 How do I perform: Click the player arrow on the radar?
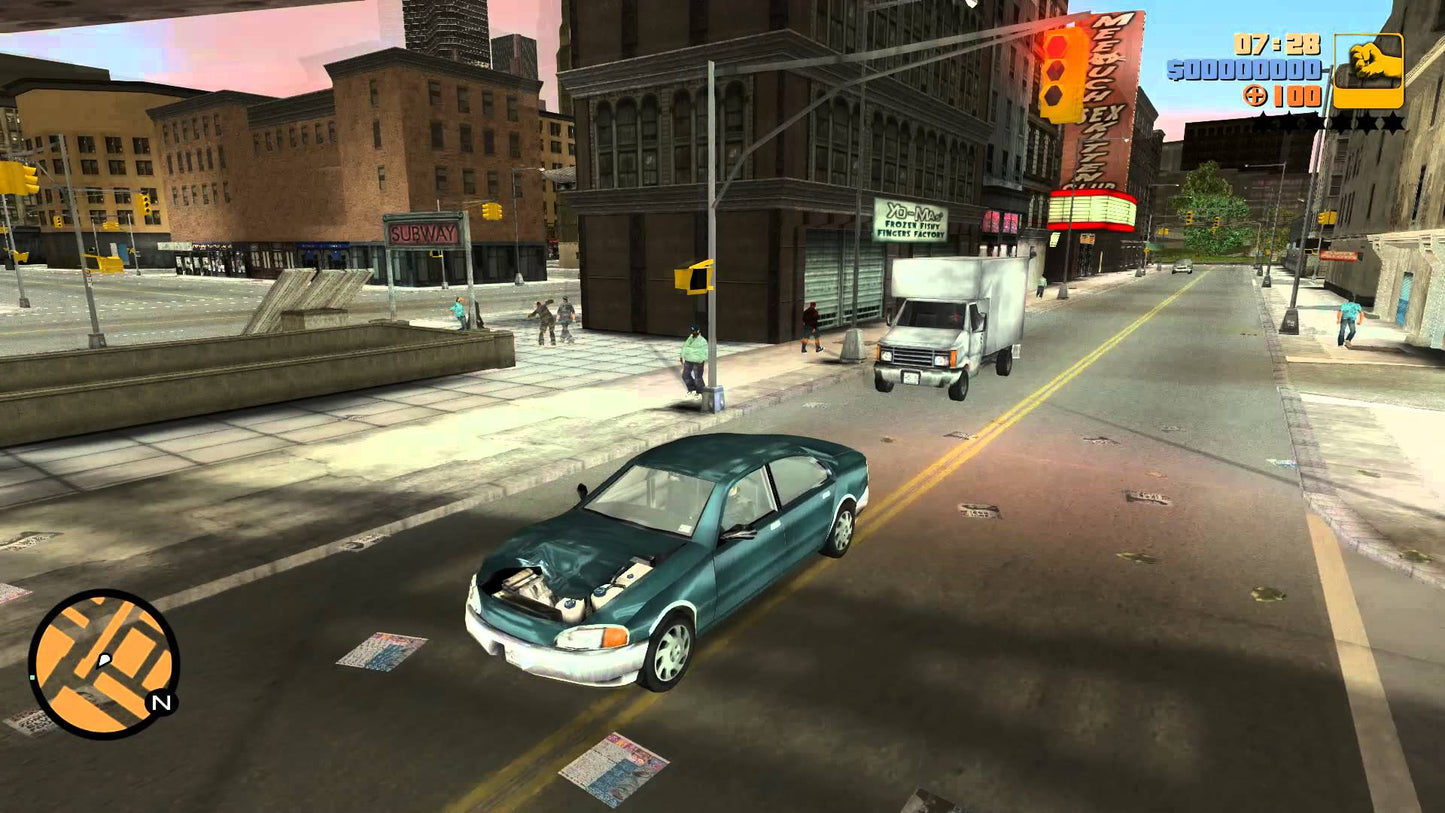pos(103,661)
